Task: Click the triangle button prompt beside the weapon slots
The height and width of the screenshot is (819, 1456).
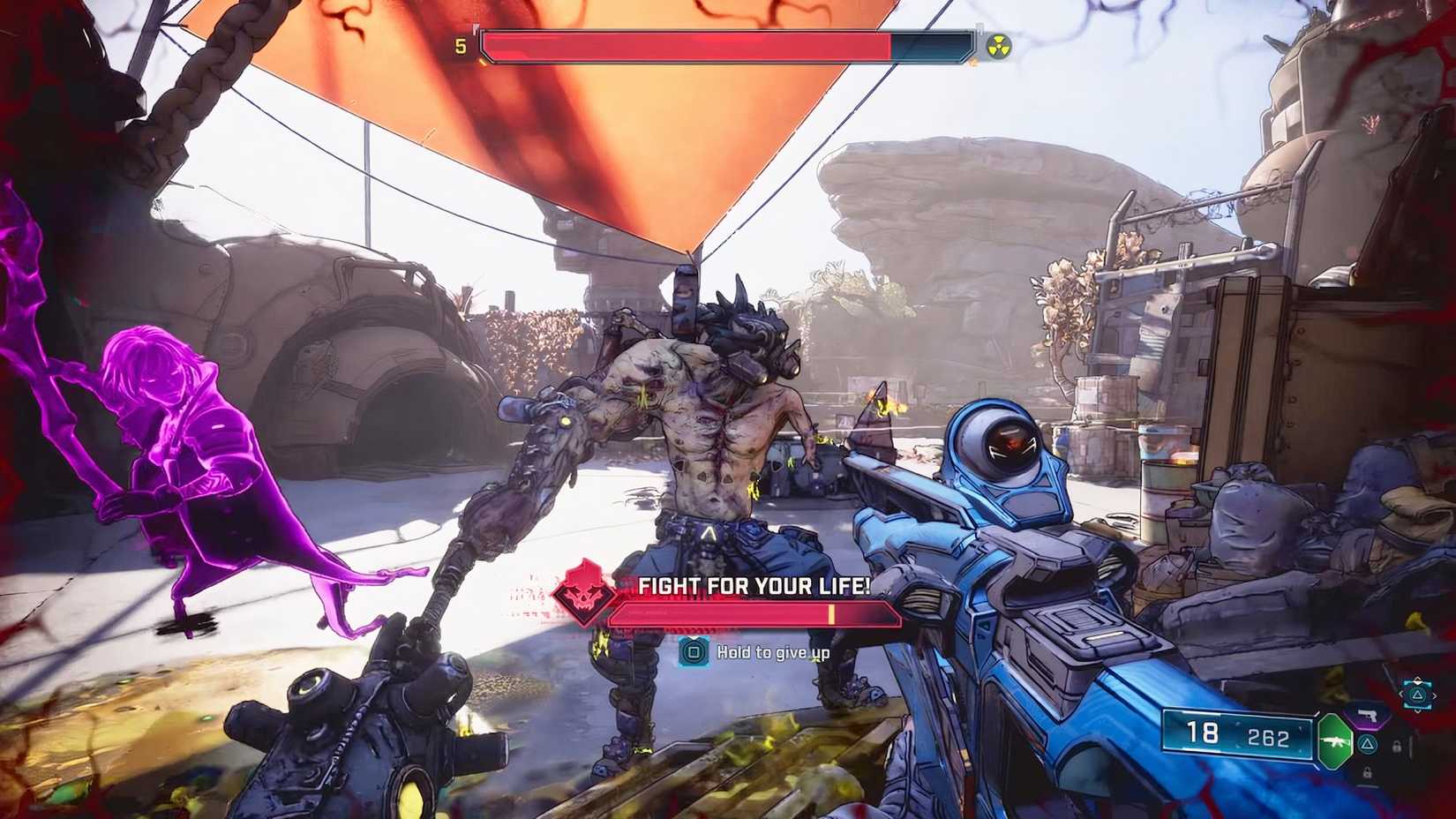Action: tap(1368, 744)
